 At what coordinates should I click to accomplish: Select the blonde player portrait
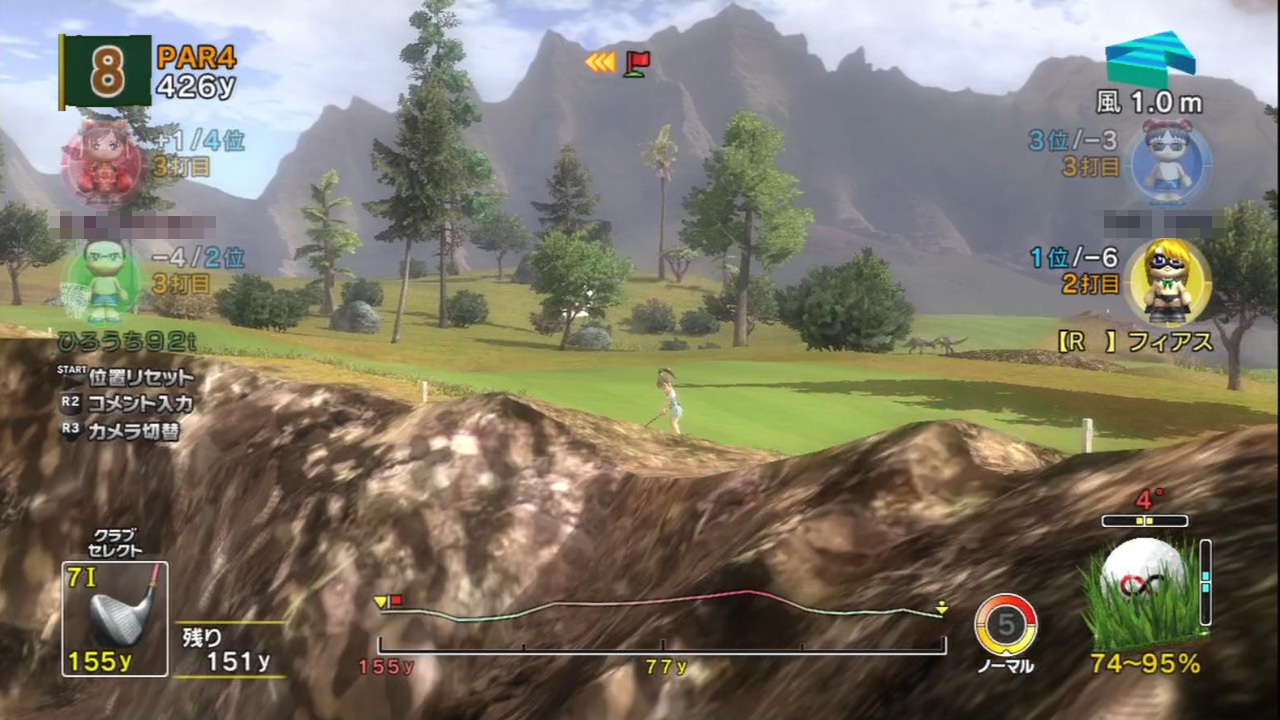pos(1167,279)
